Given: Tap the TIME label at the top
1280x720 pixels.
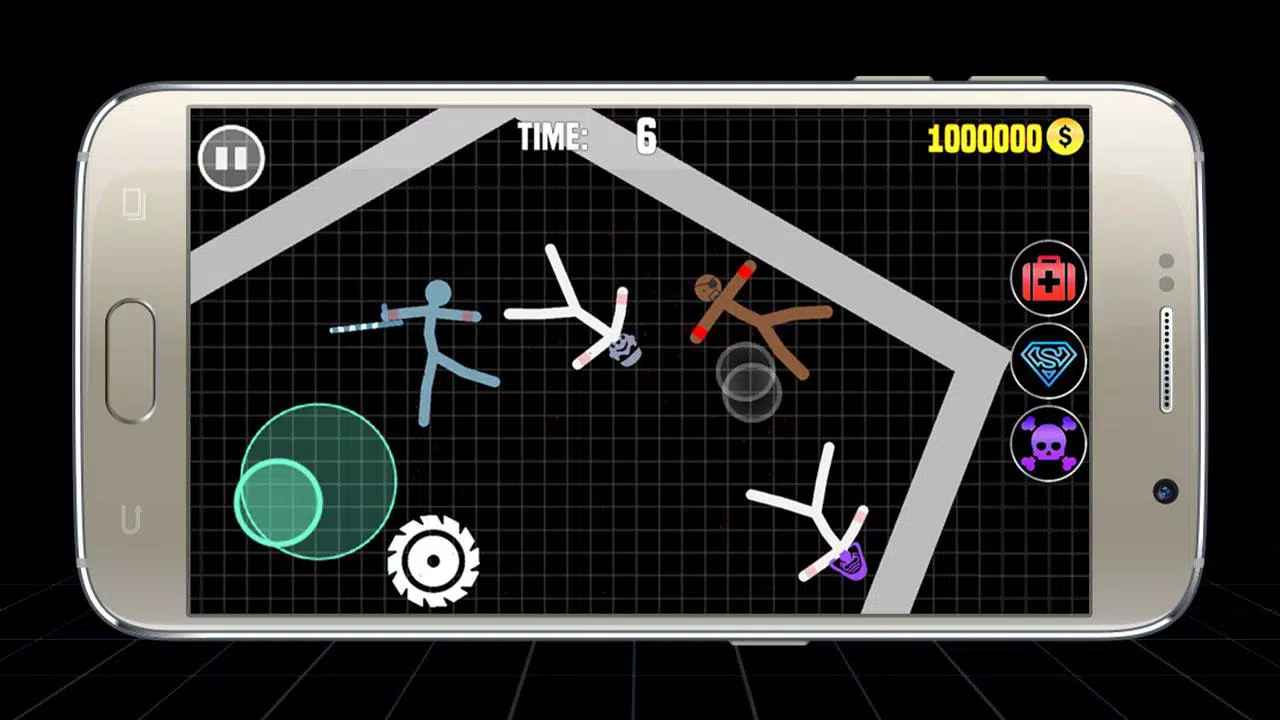Looking at the screenshot, I should (x=553, y=138).
